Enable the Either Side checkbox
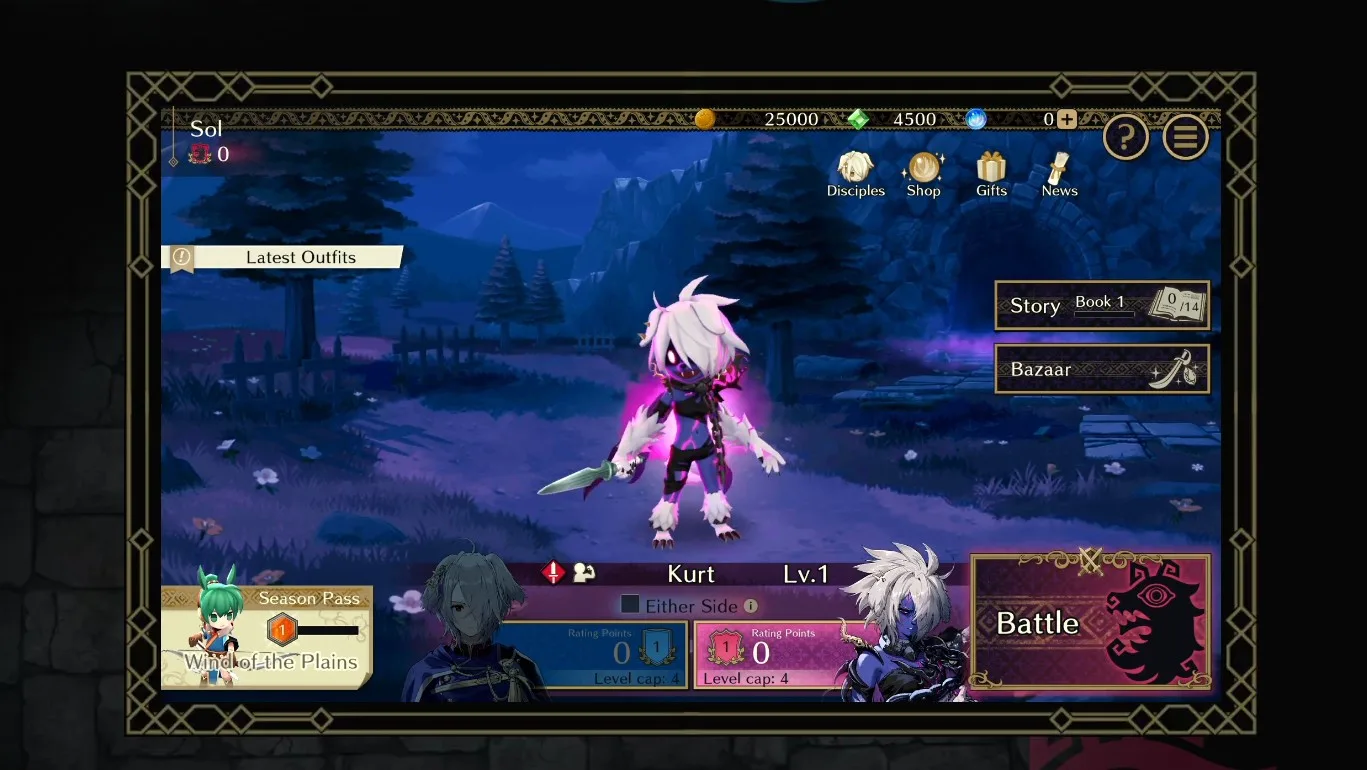Image resolution: width=1367 pixels, height=770 pixels. point(631,605)
